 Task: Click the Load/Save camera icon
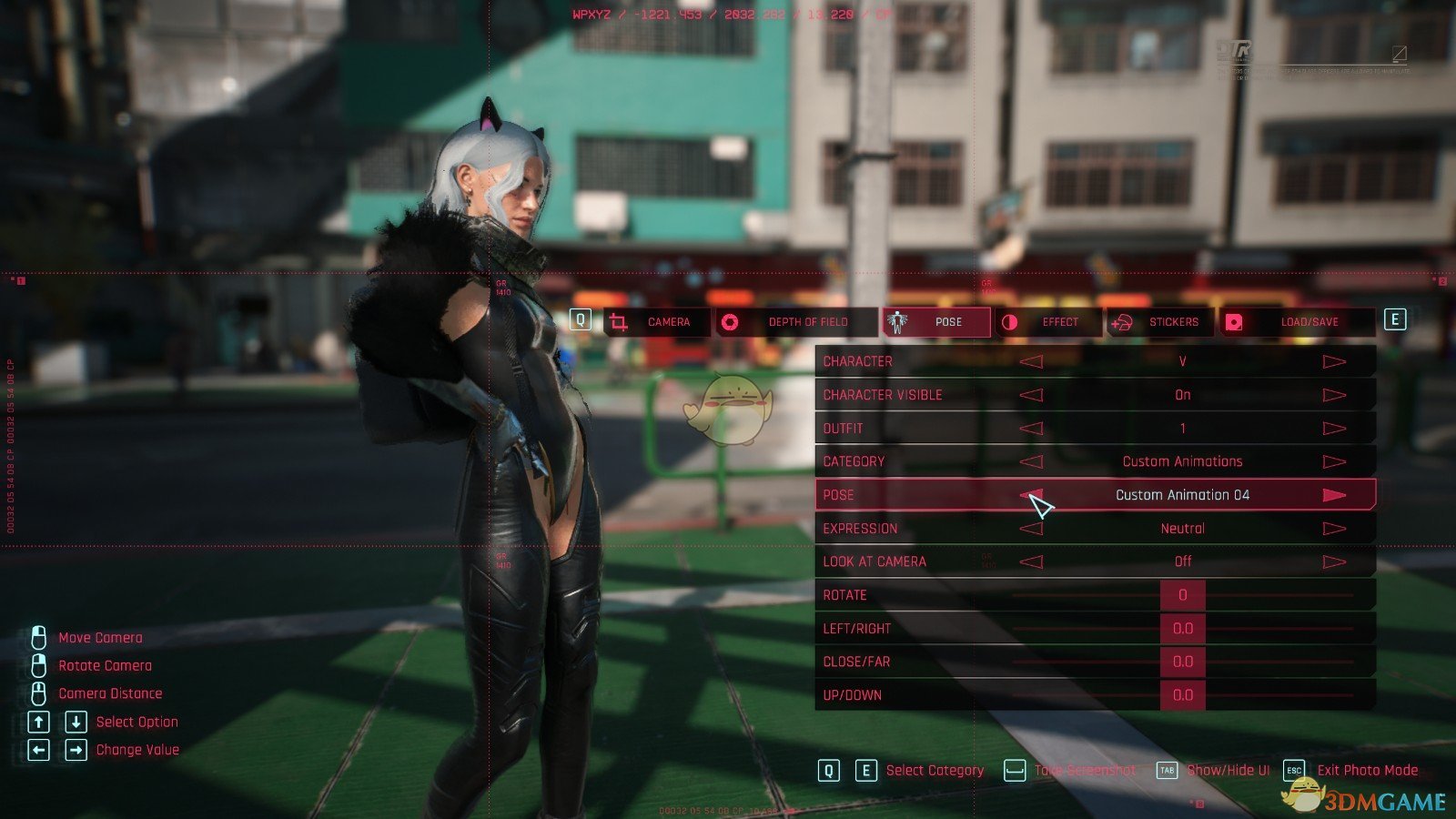pos(1236,321)
